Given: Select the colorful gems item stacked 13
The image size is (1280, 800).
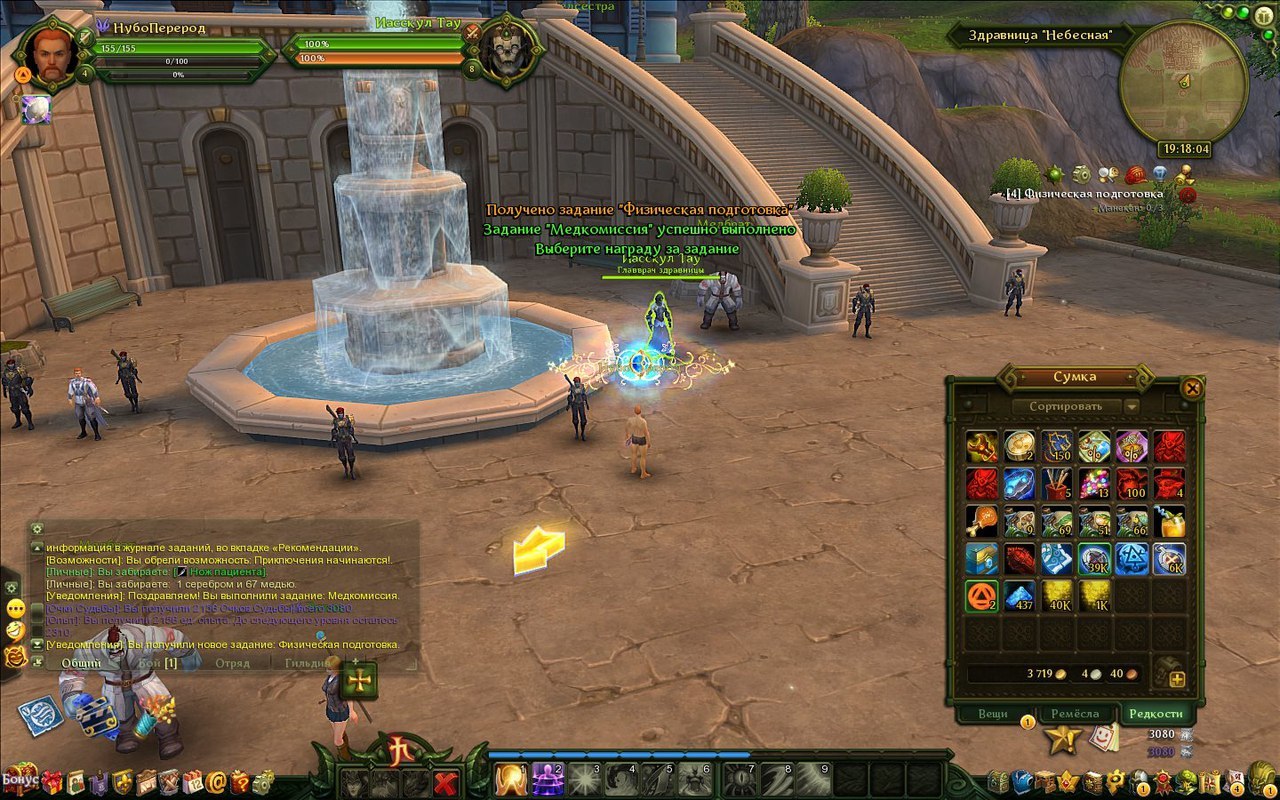Looking at the screenshot, I should (1095, 483).
